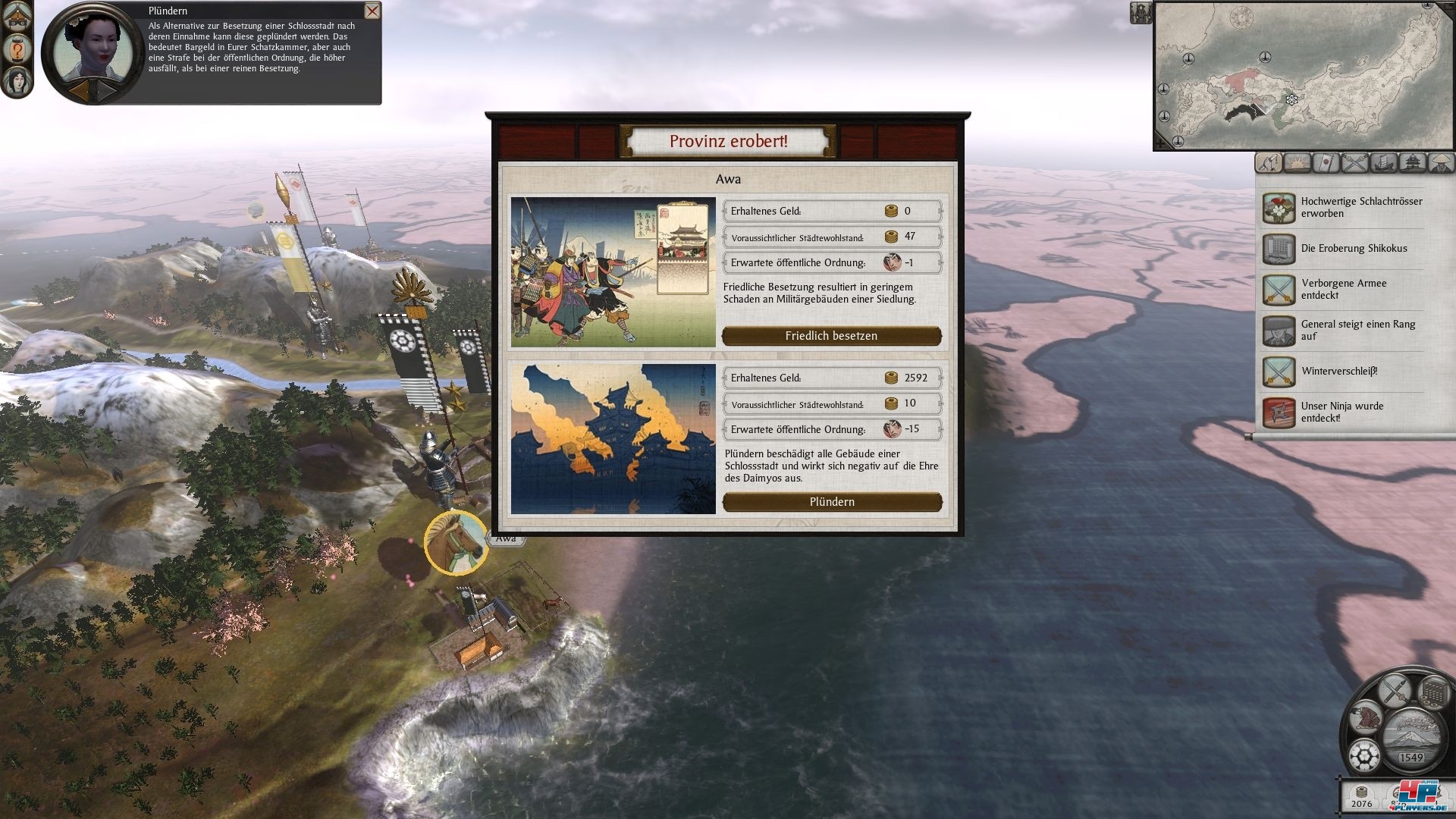Screen dimensions: 1456x819
Task: Switch to the rising sun tab
Action: [x=1298, y=162]
